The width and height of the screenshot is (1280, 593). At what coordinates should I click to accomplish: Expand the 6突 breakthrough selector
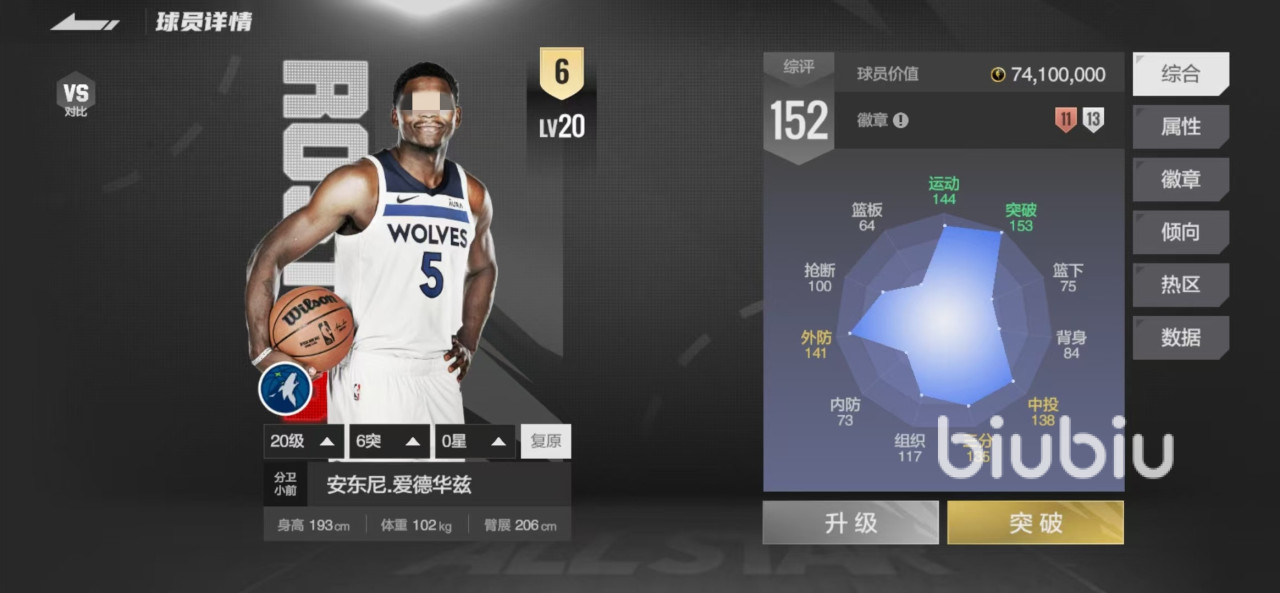tap(388, 441)
